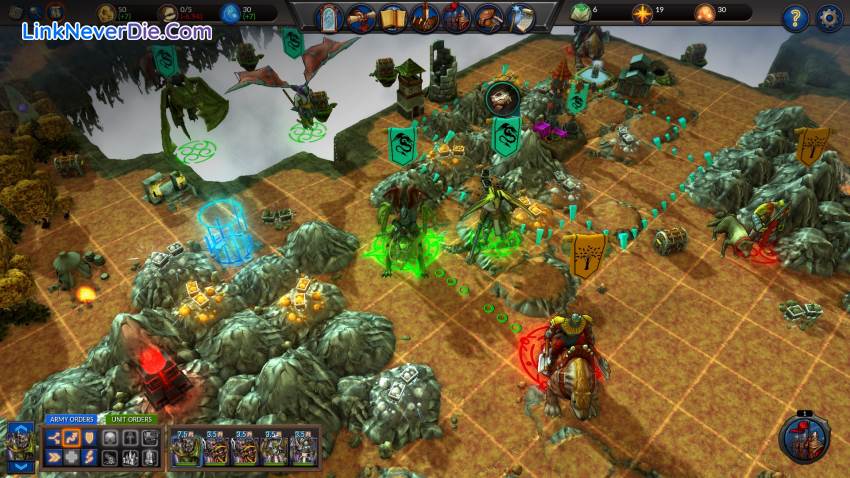
Task: Choose the shield army order
Action: pyautogui.click(x=88, y=438)
